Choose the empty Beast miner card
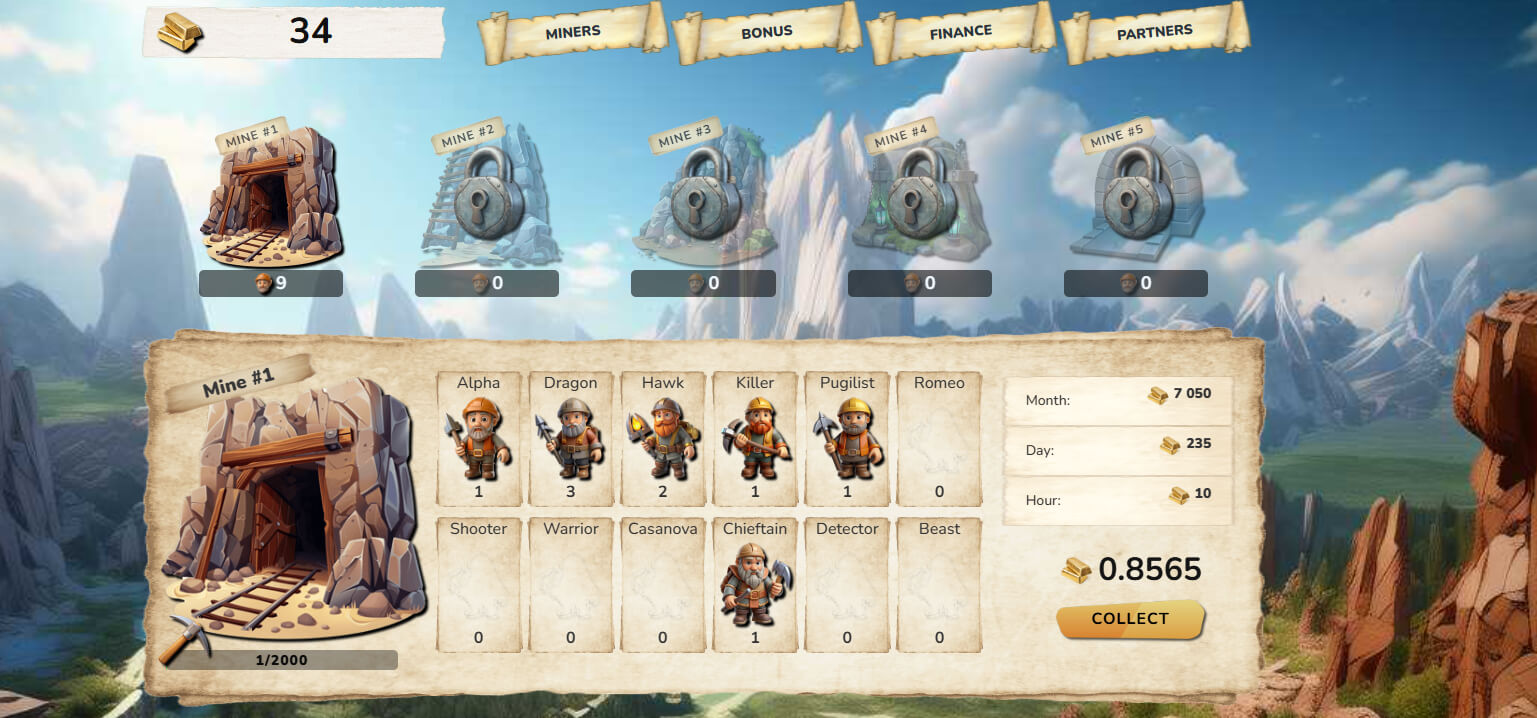 coord(939,585)
